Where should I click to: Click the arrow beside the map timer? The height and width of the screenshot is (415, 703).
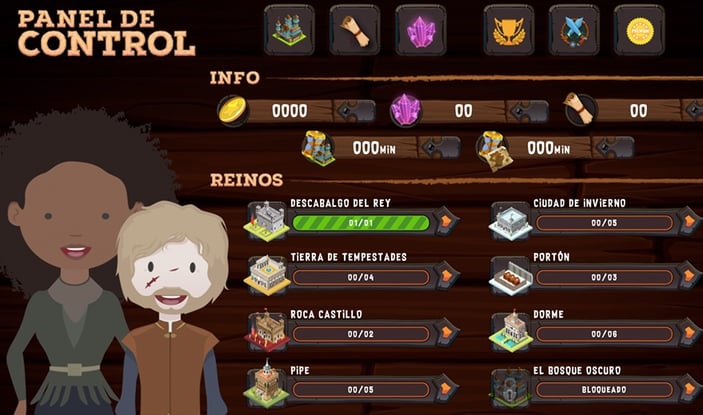point(612,148)
